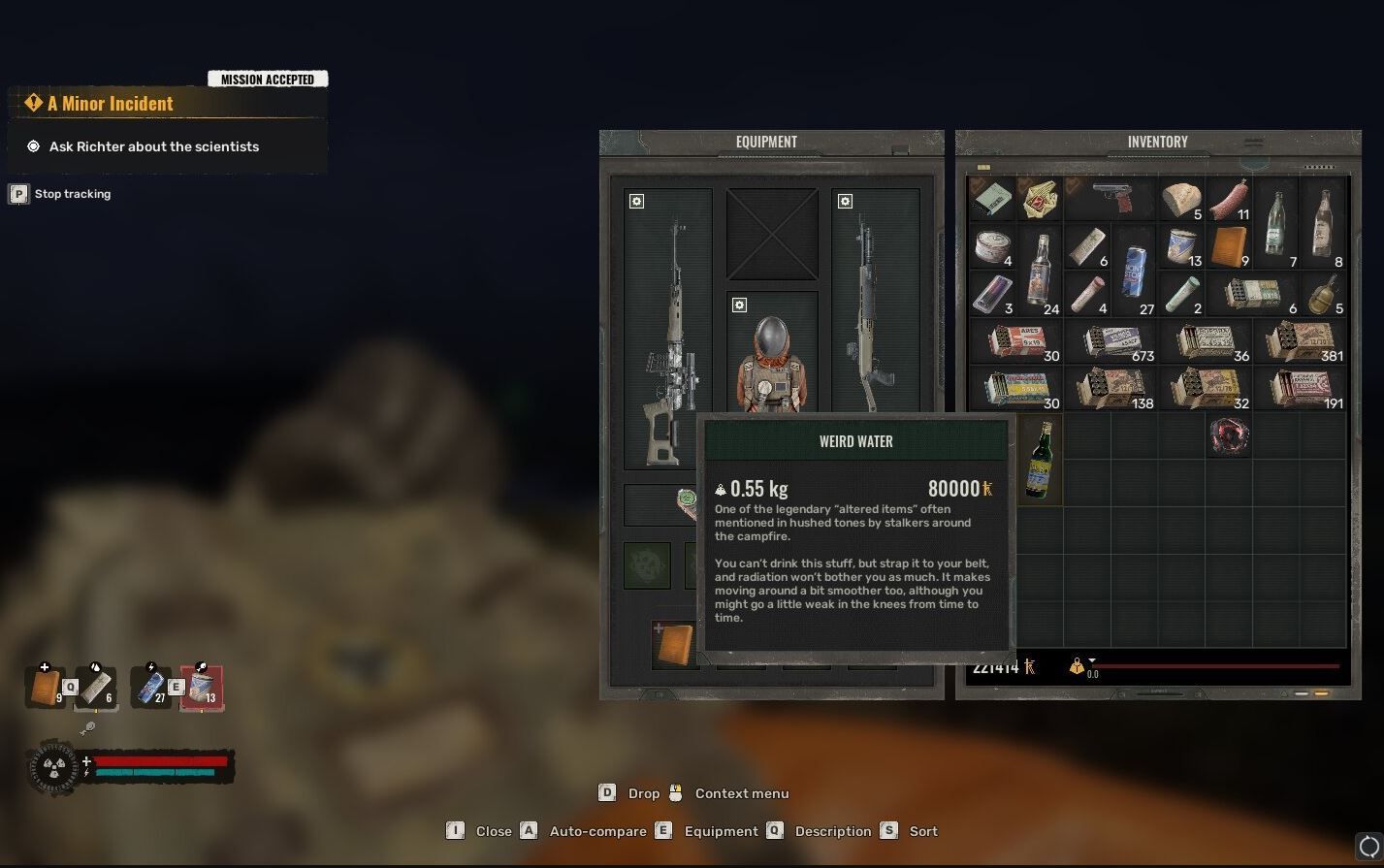Choose the red glowing artifact in inventory
Viewport: 1384px width, 868px height.
(x=1229, y=435)
